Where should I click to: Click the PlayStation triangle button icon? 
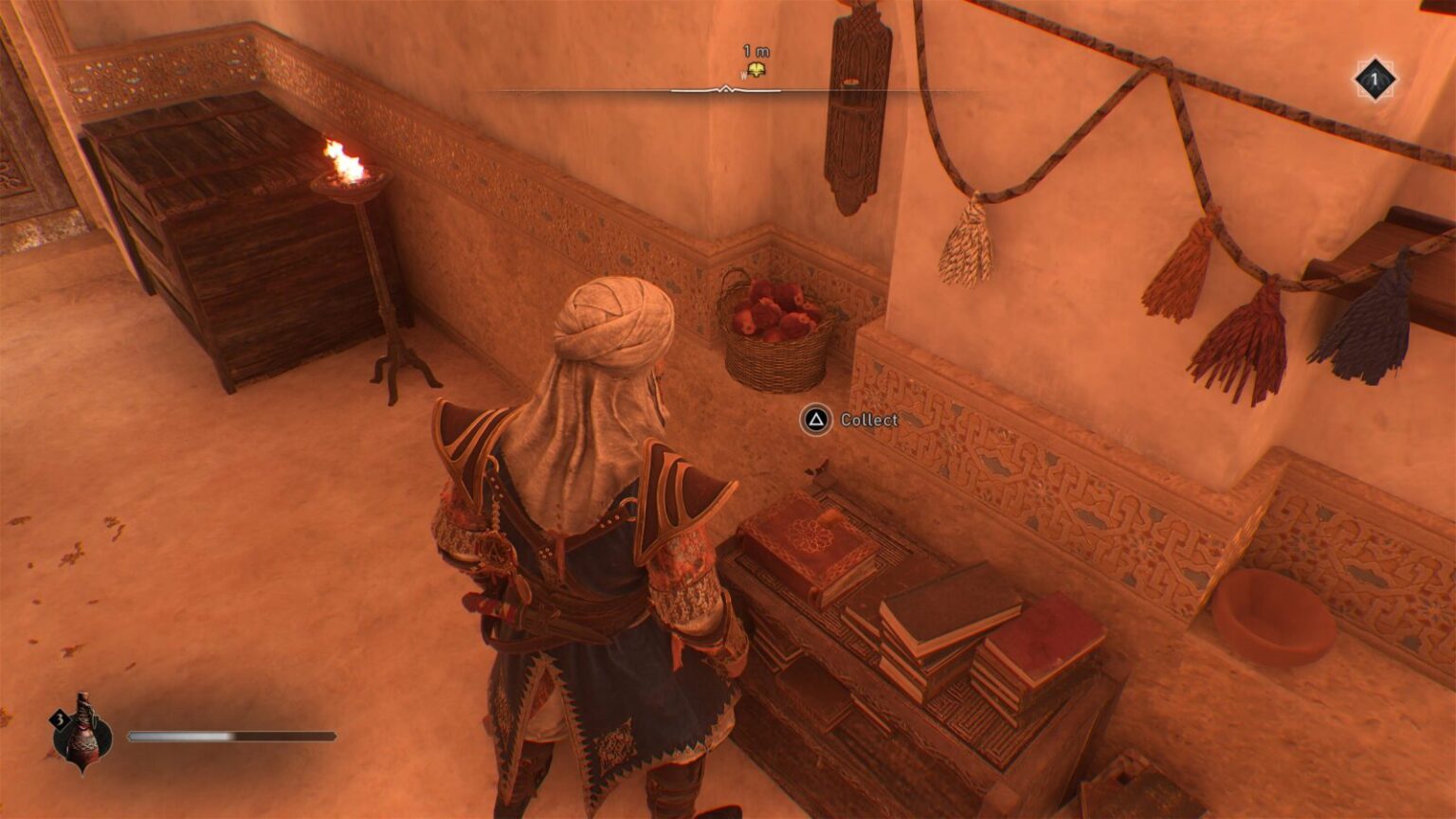pos(815,420)
